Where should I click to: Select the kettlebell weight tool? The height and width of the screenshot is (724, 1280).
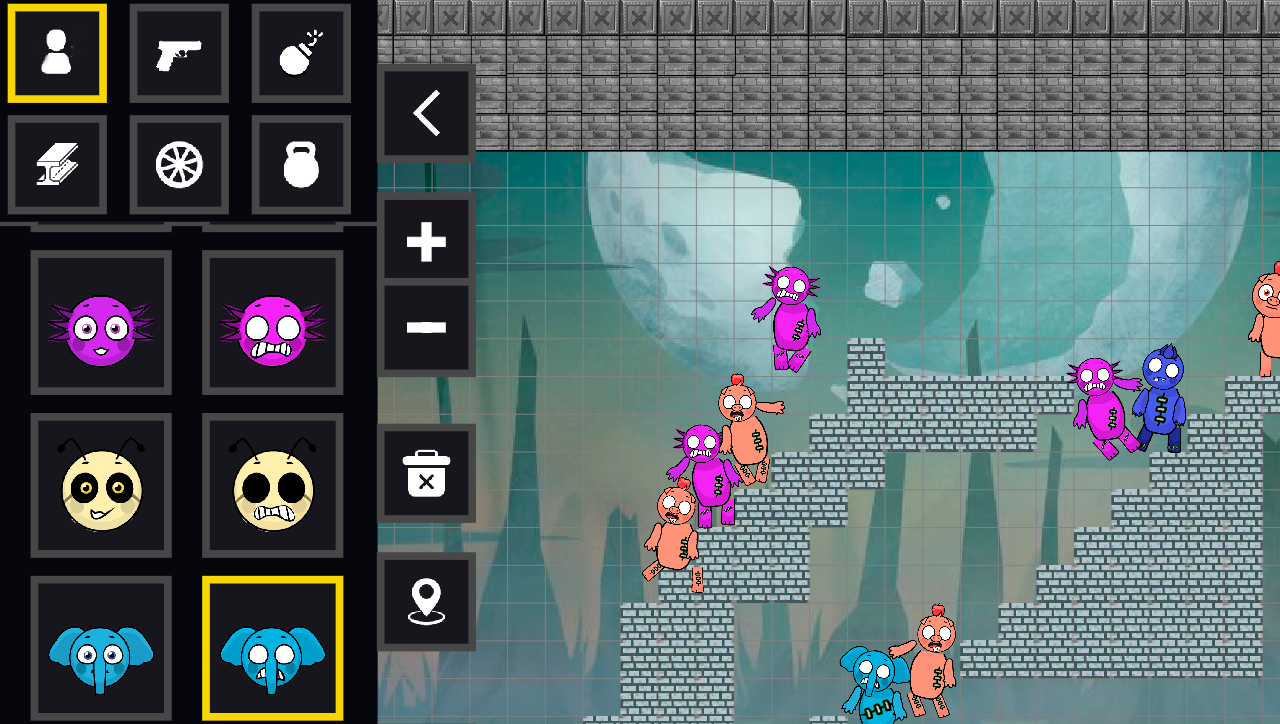coord(301,163)
